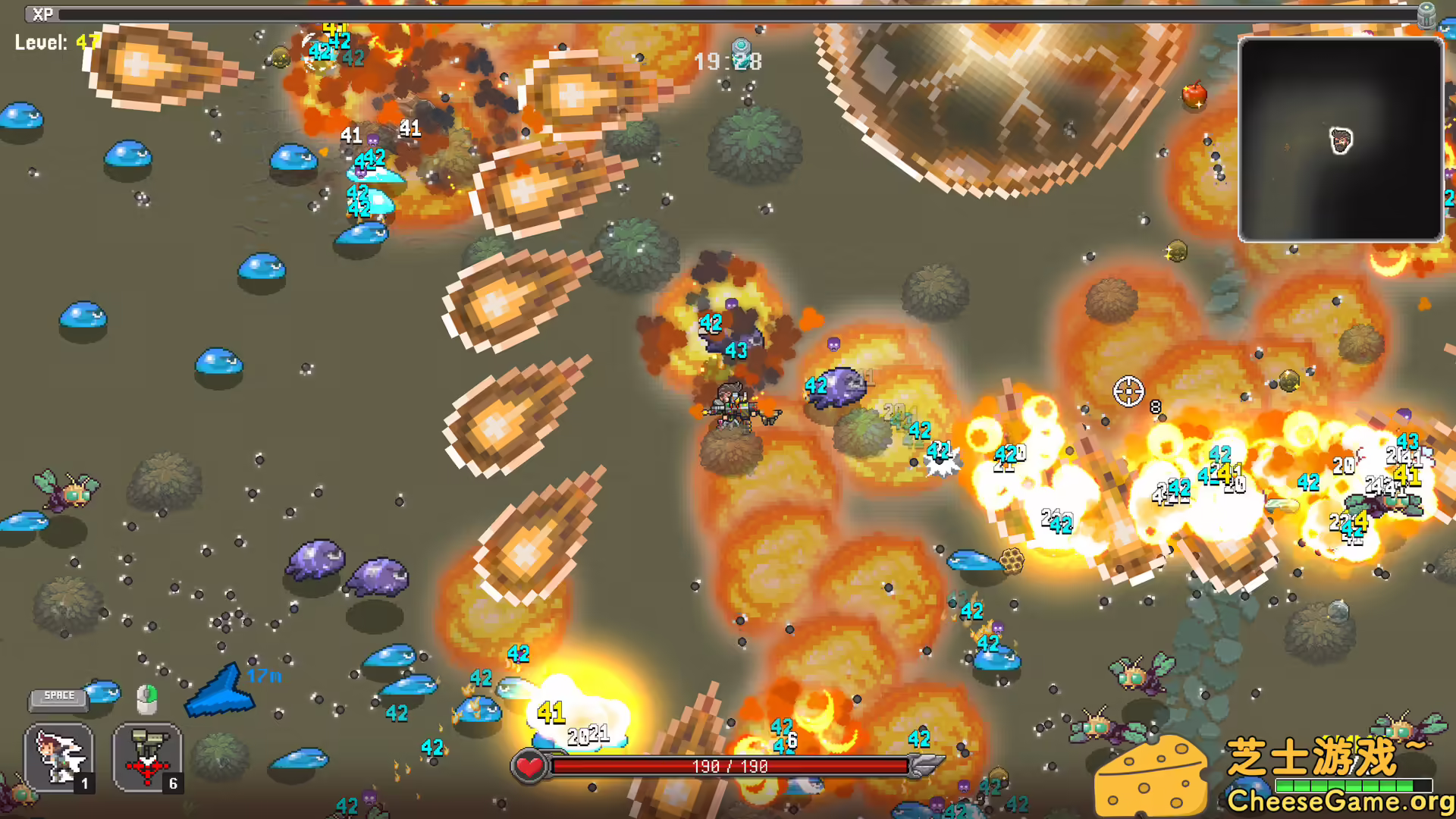Click the supply canister icon in top-right corner
This screenshot has height=819, width=1456.
pyautogui.click(x=1429, y=17)
